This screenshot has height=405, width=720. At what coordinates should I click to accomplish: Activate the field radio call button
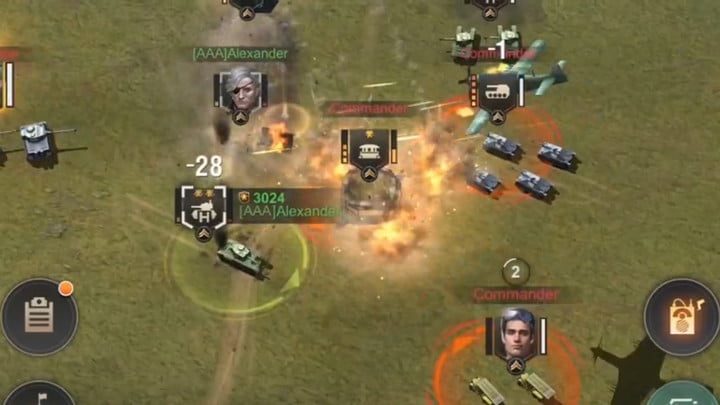coord(682,317)
